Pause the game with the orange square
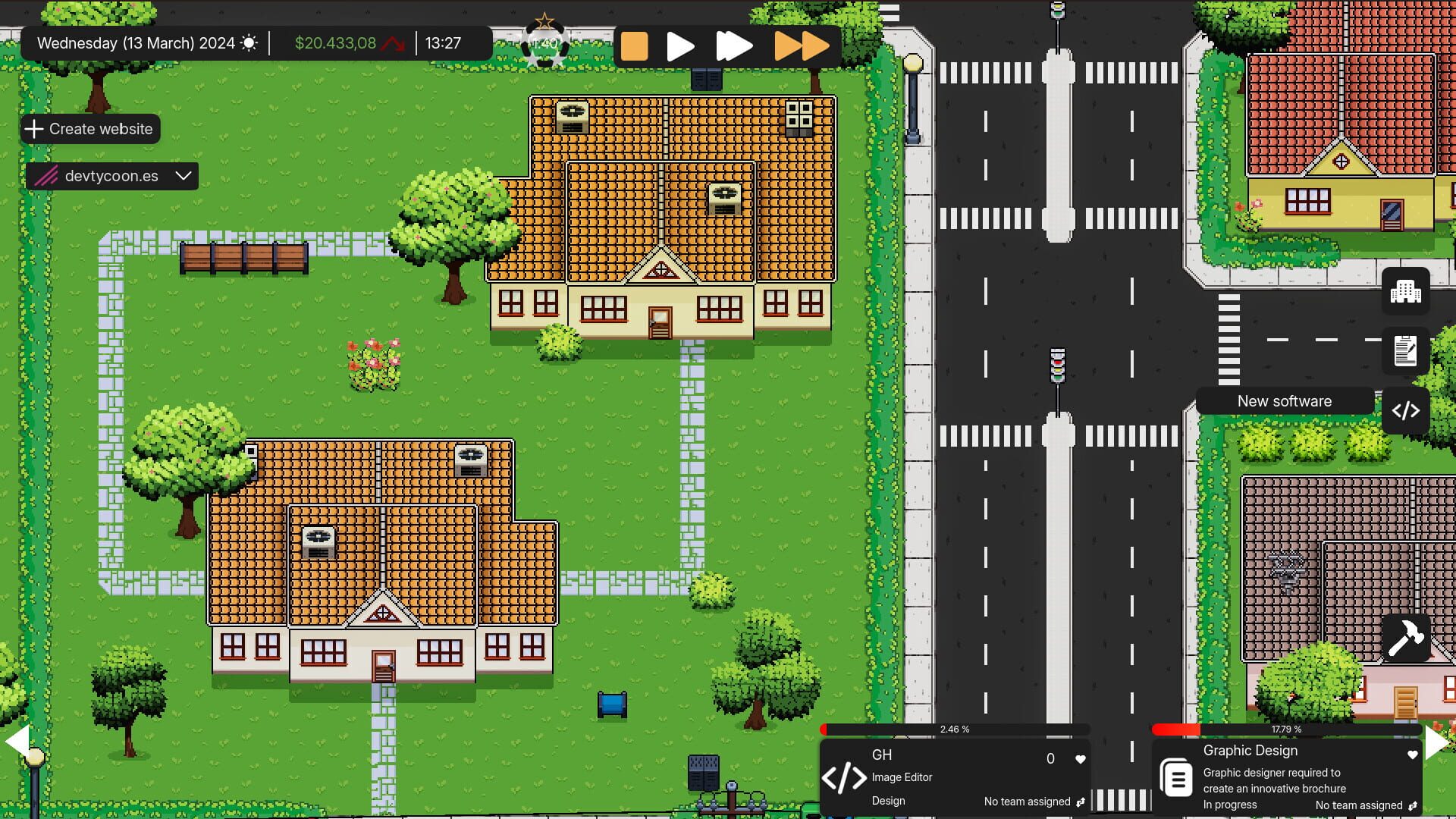 634,45
